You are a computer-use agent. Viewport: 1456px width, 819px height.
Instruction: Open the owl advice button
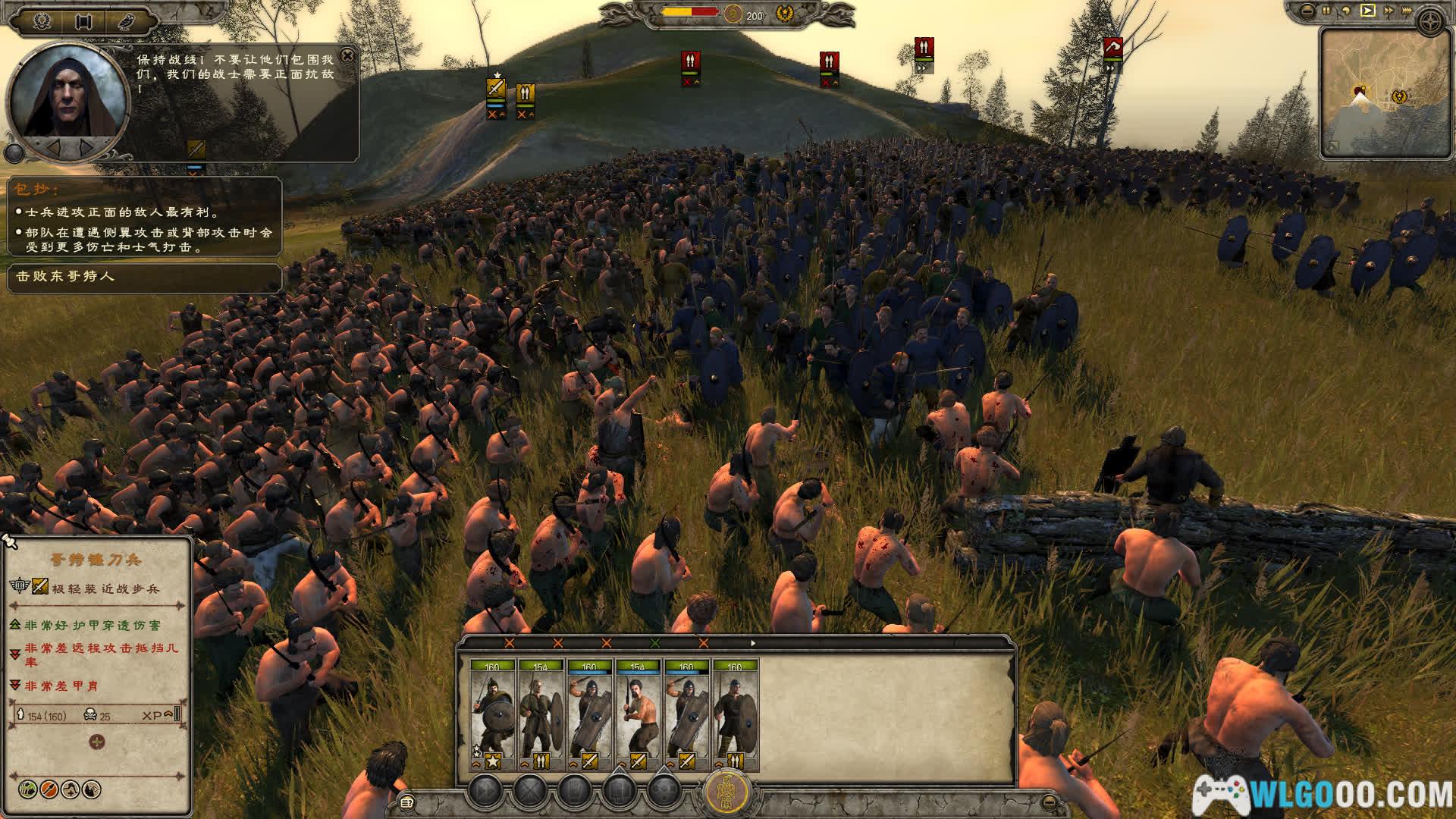pos(125,21)
